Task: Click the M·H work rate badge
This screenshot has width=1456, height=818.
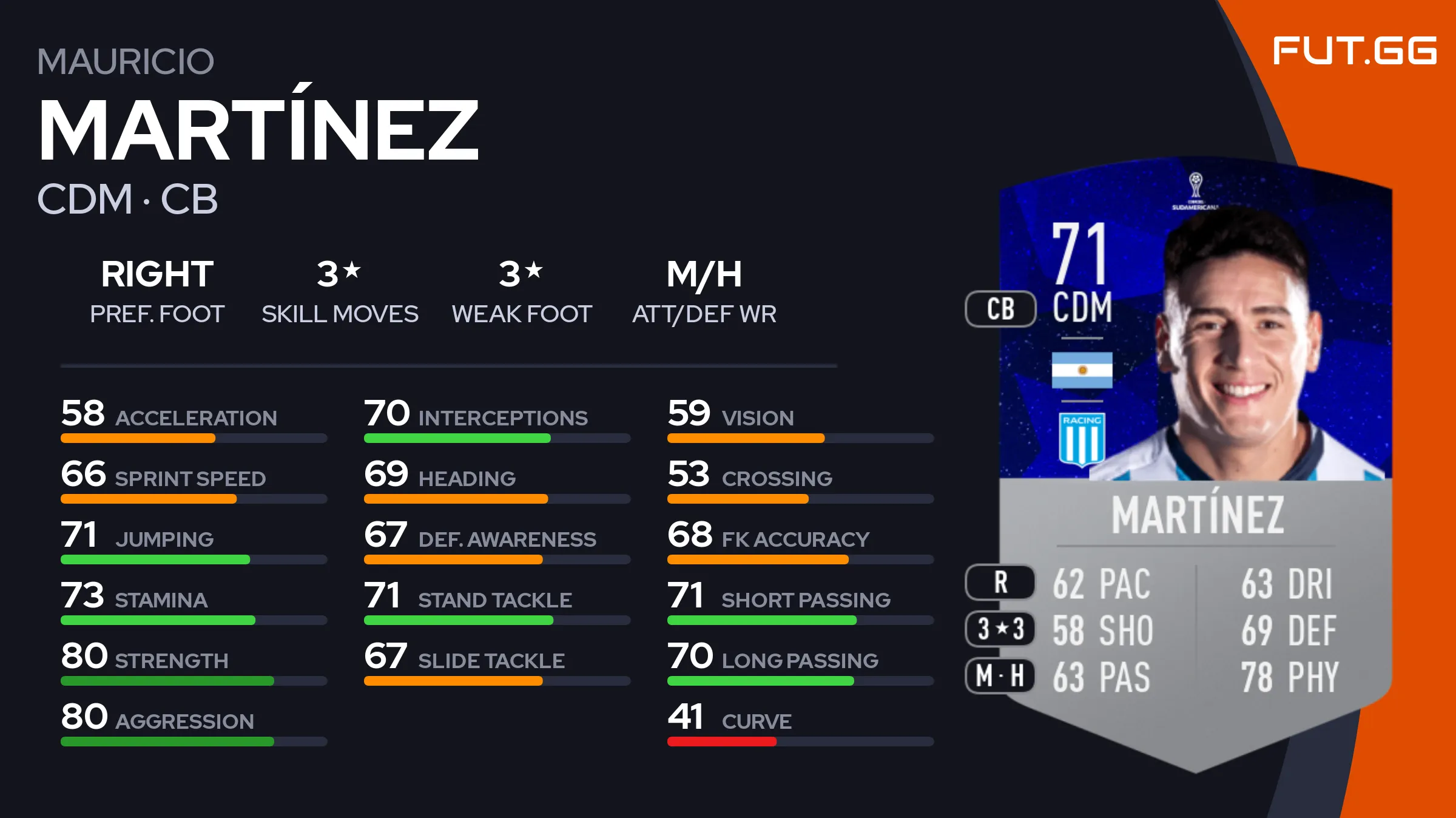Action: point(1000,675)
